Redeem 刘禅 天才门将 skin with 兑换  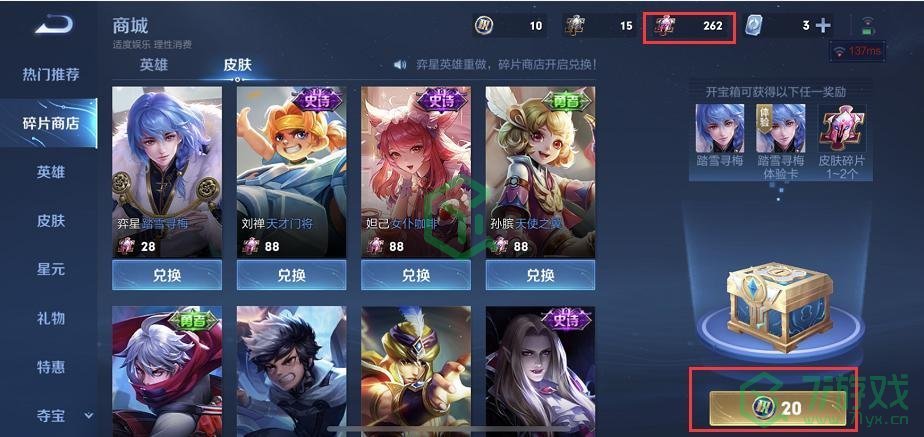tap(291, 275)
